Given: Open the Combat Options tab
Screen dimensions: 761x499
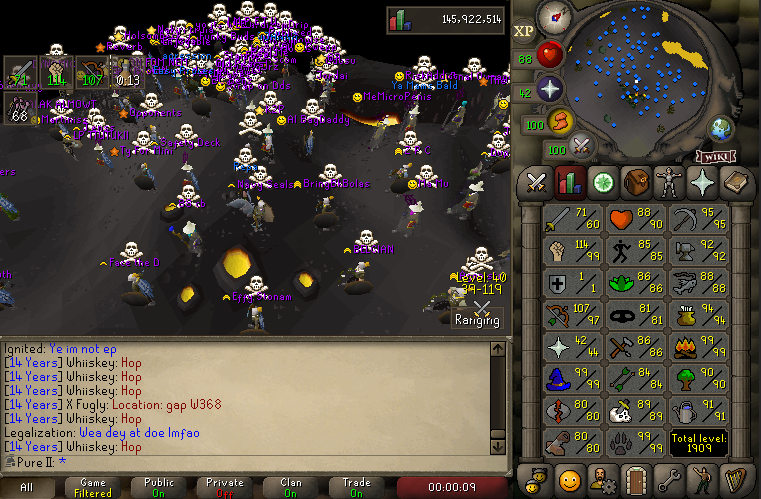Looking at the screenshot, I should coord(537,183).
